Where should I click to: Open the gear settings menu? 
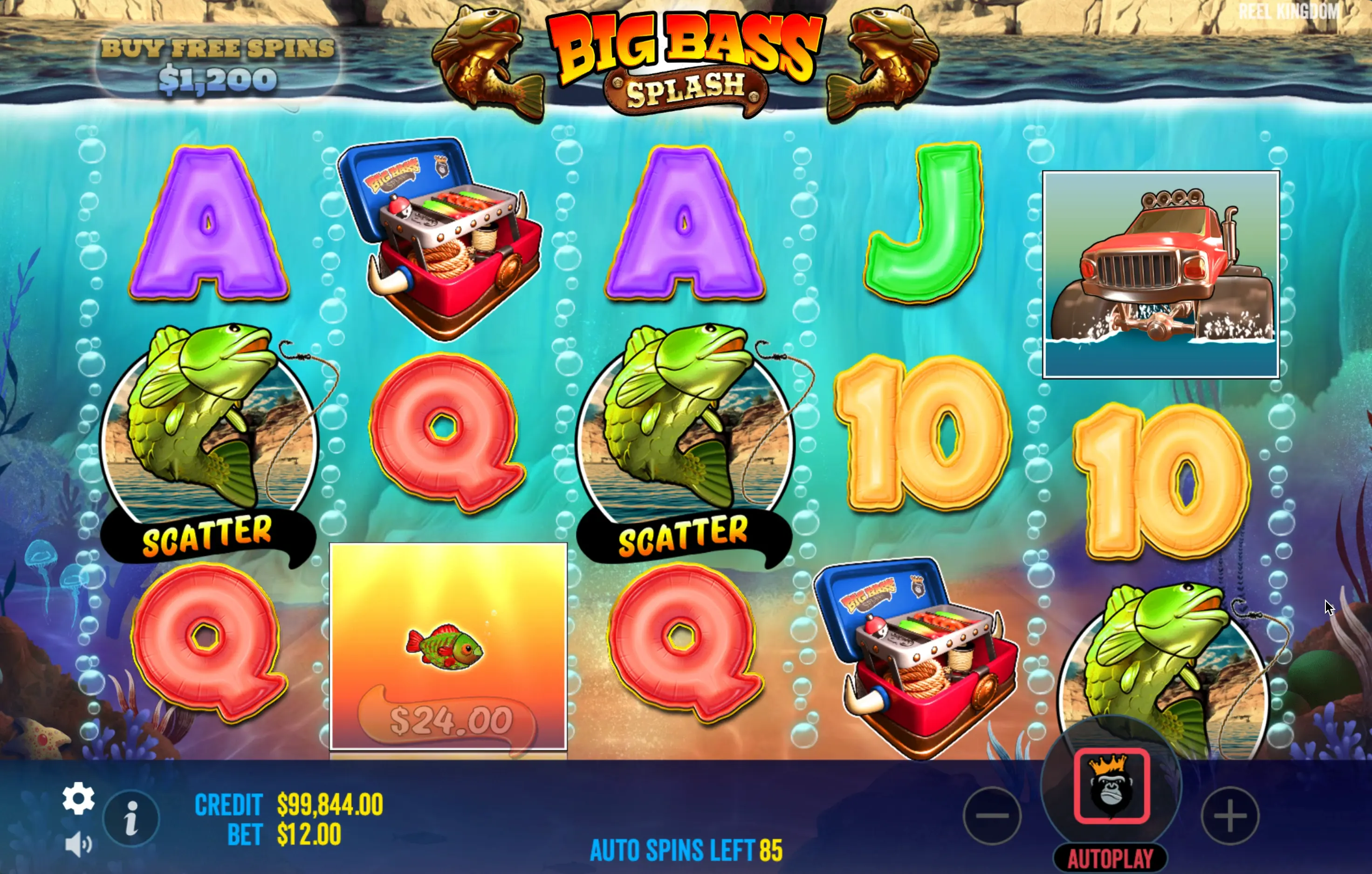(79, 798)
